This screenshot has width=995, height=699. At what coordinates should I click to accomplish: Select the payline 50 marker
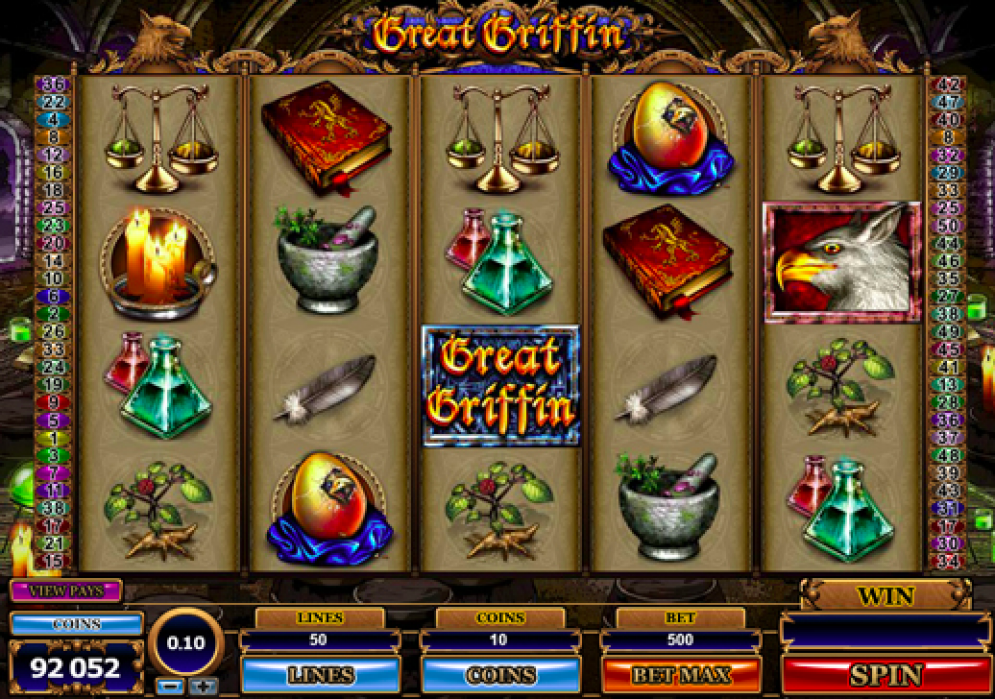click(948, 226)
